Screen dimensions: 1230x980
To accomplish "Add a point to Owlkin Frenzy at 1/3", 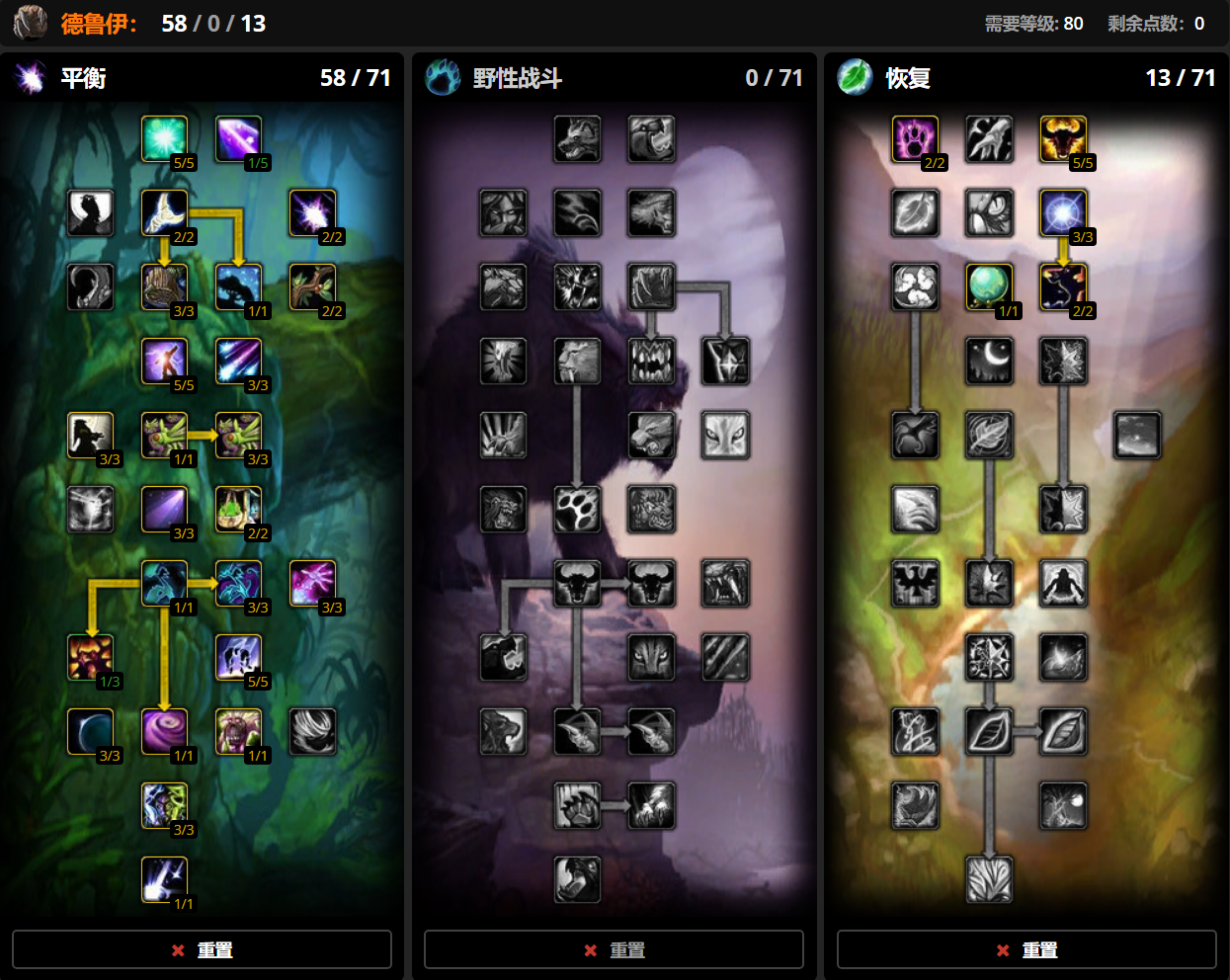I will pyautogui.click(x=90, y=658).
